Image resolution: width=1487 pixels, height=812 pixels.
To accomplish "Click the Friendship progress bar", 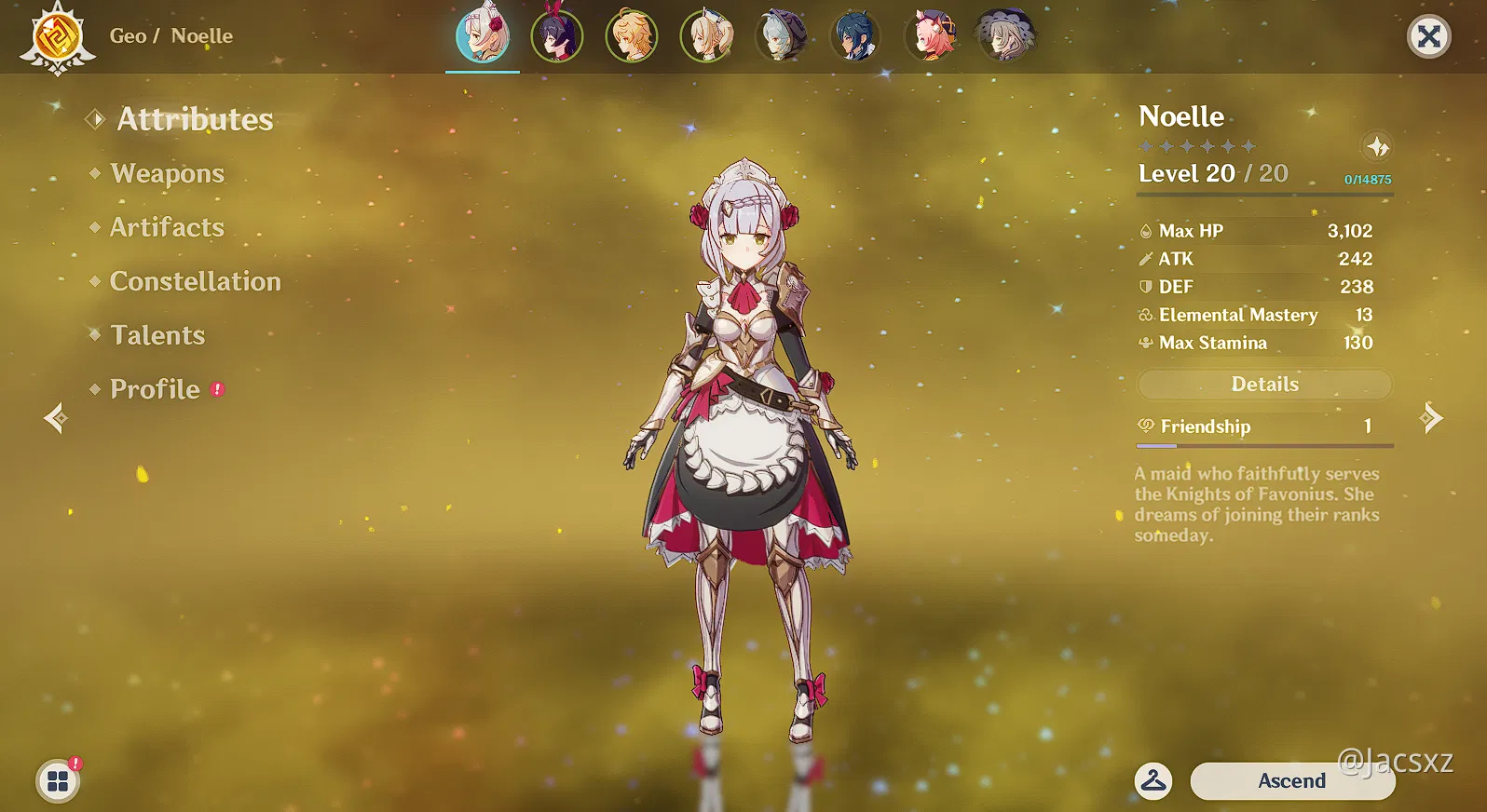I will pos(1264,446).
